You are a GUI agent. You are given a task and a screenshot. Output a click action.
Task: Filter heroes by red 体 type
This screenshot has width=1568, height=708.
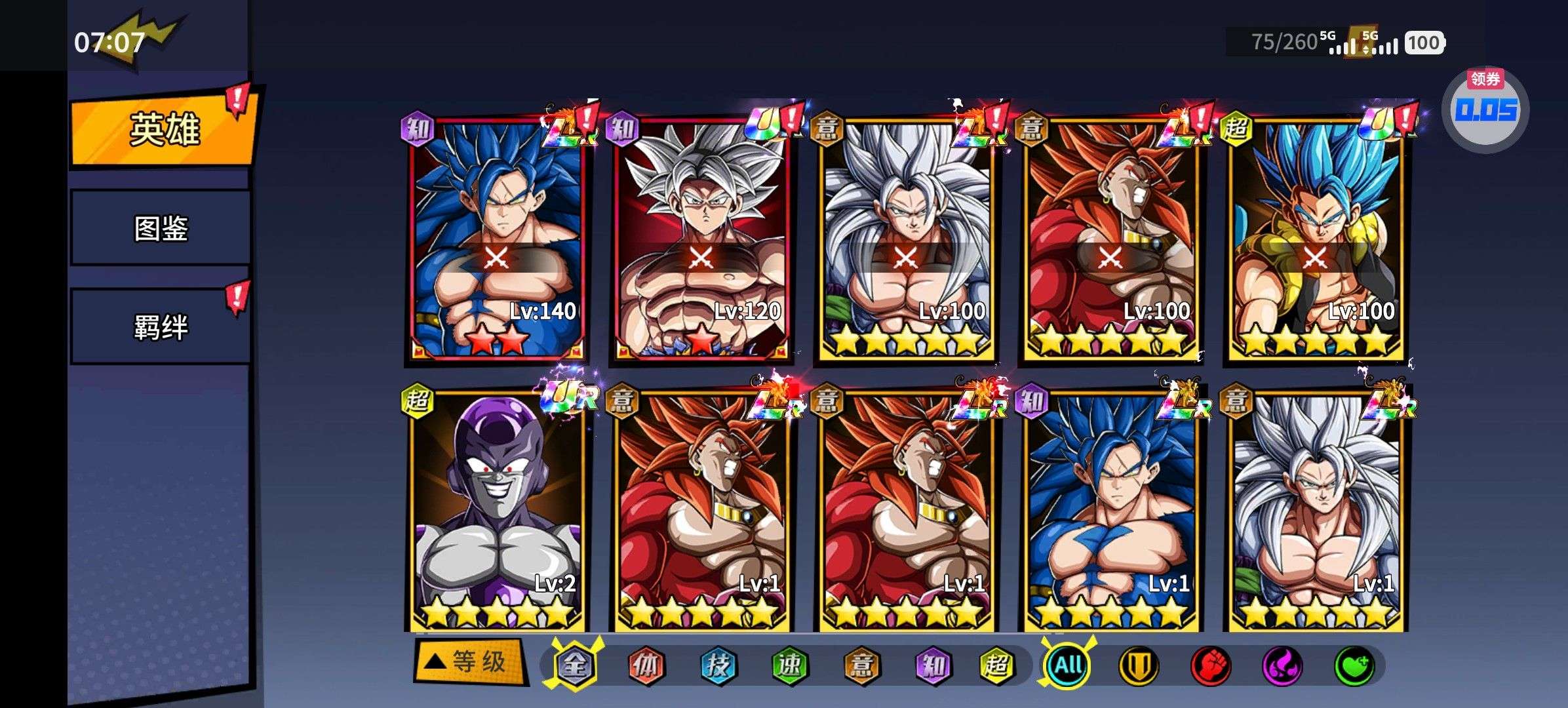click(x=646, y=665)
